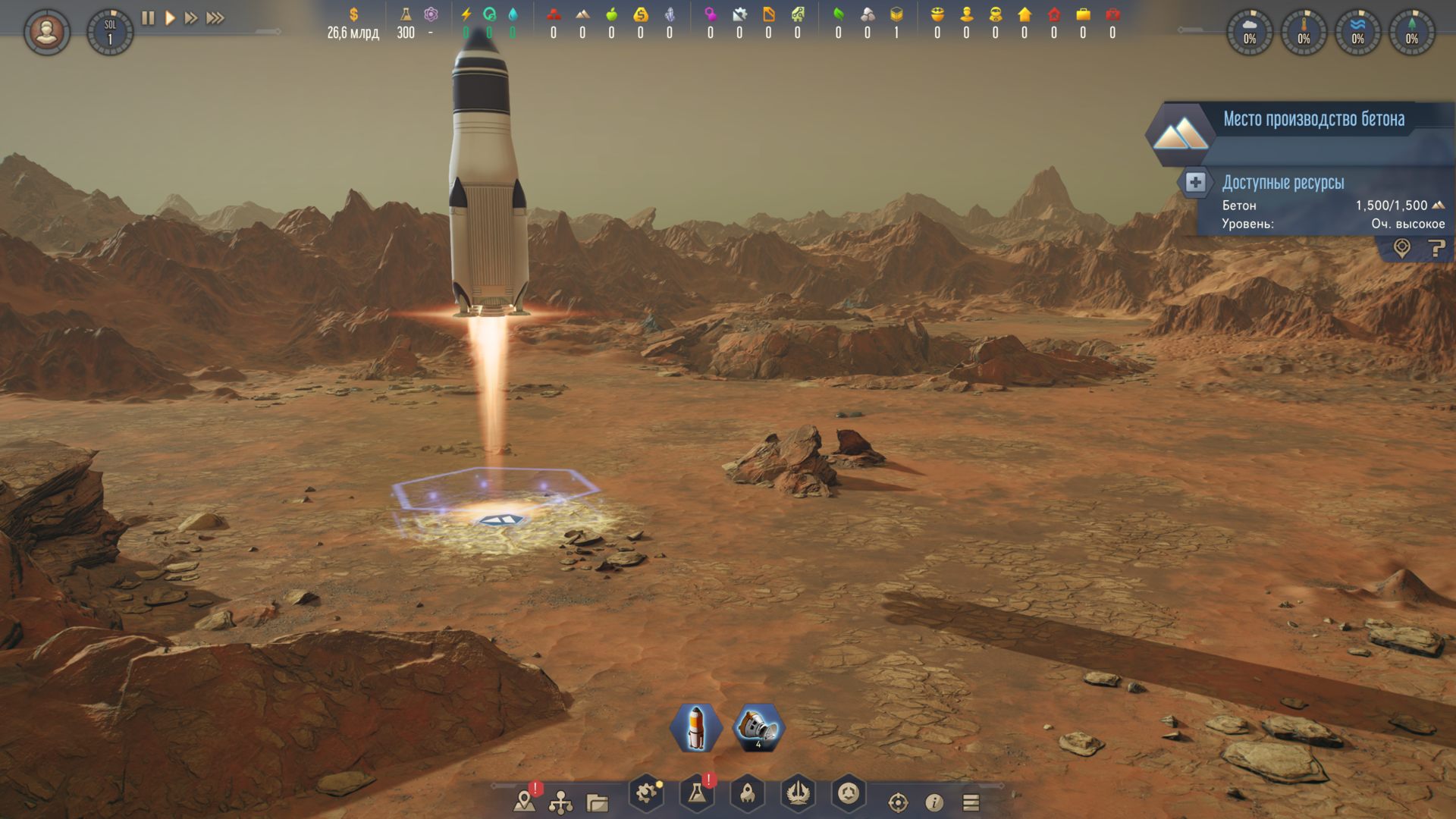Expand the Доступные ресурсы section

pyautogui.click(x=1195, y=182)
